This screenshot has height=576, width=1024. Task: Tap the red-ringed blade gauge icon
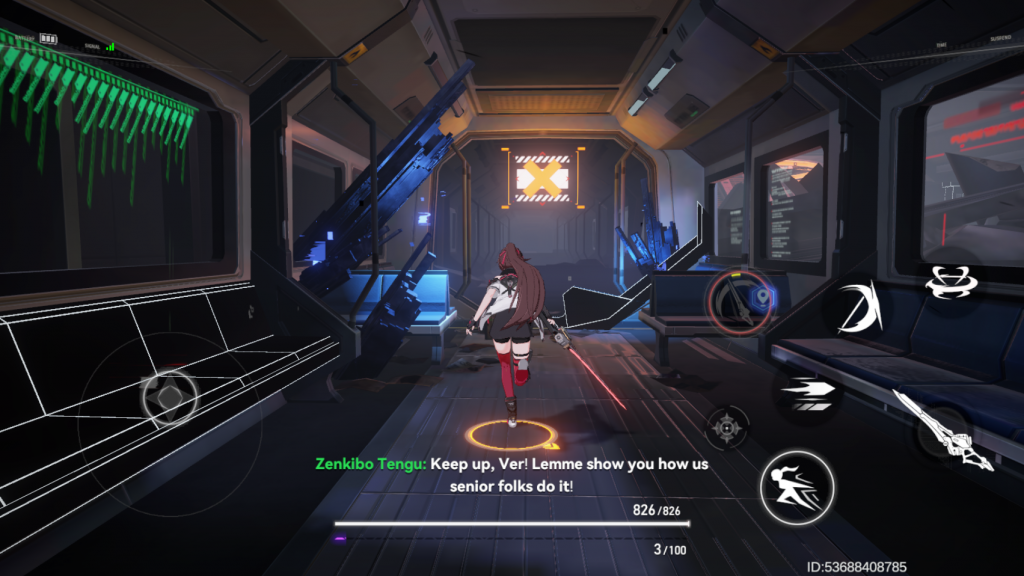pyautogui.click(x=740, y=301)
